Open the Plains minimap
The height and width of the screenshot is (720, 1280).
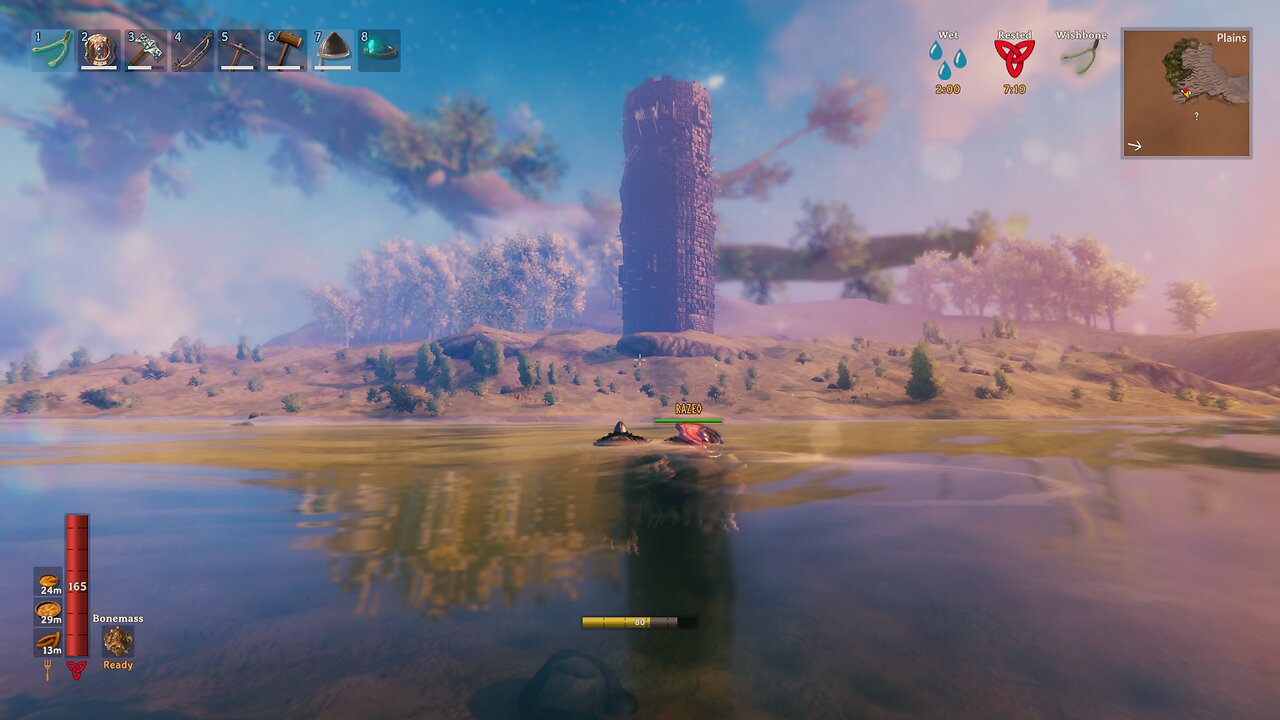1186,93
